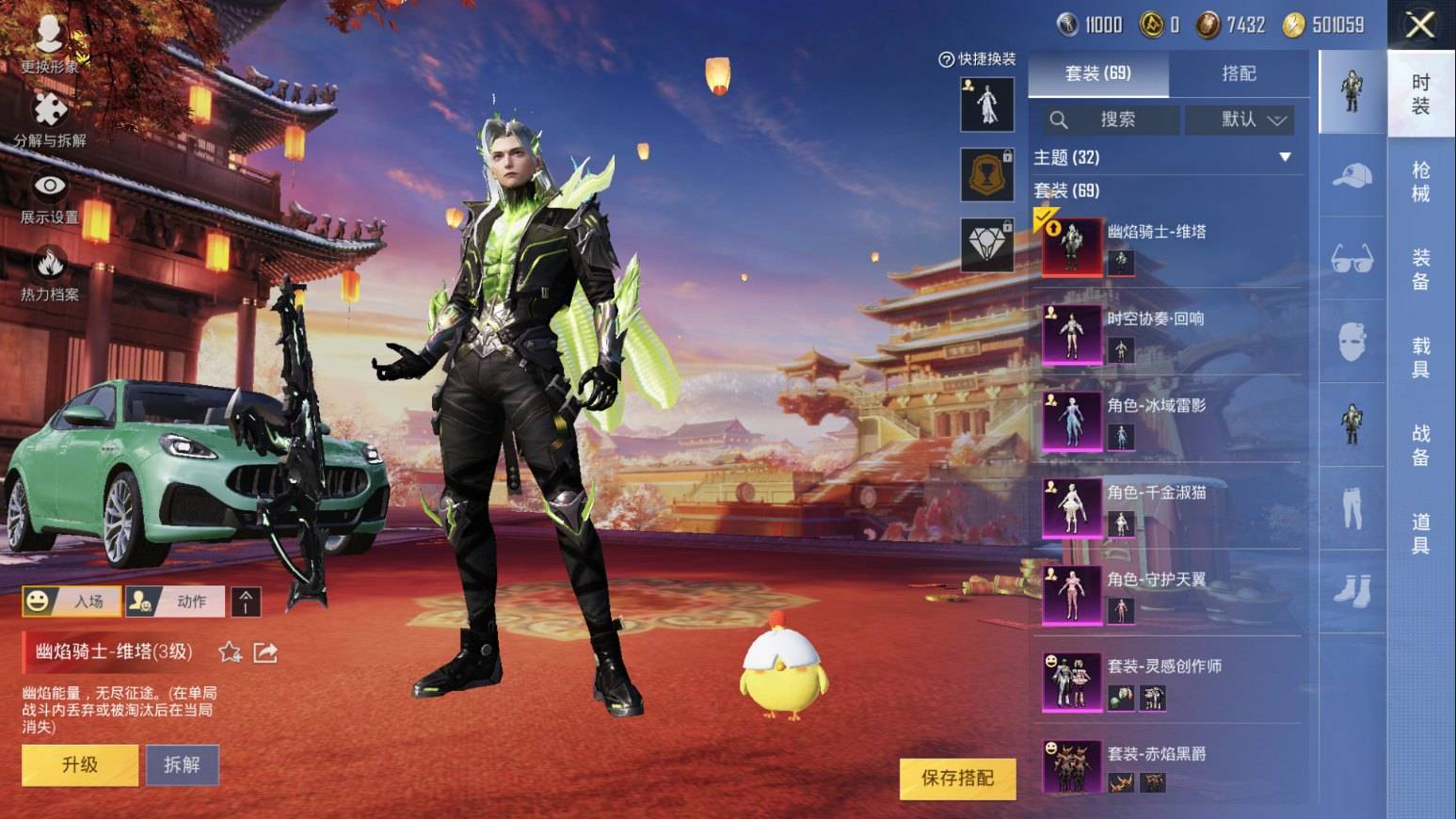Viewport: 1456px width, 819px height.
Task: Select the 入场 entrance emote button
Action: coord(72,601)
